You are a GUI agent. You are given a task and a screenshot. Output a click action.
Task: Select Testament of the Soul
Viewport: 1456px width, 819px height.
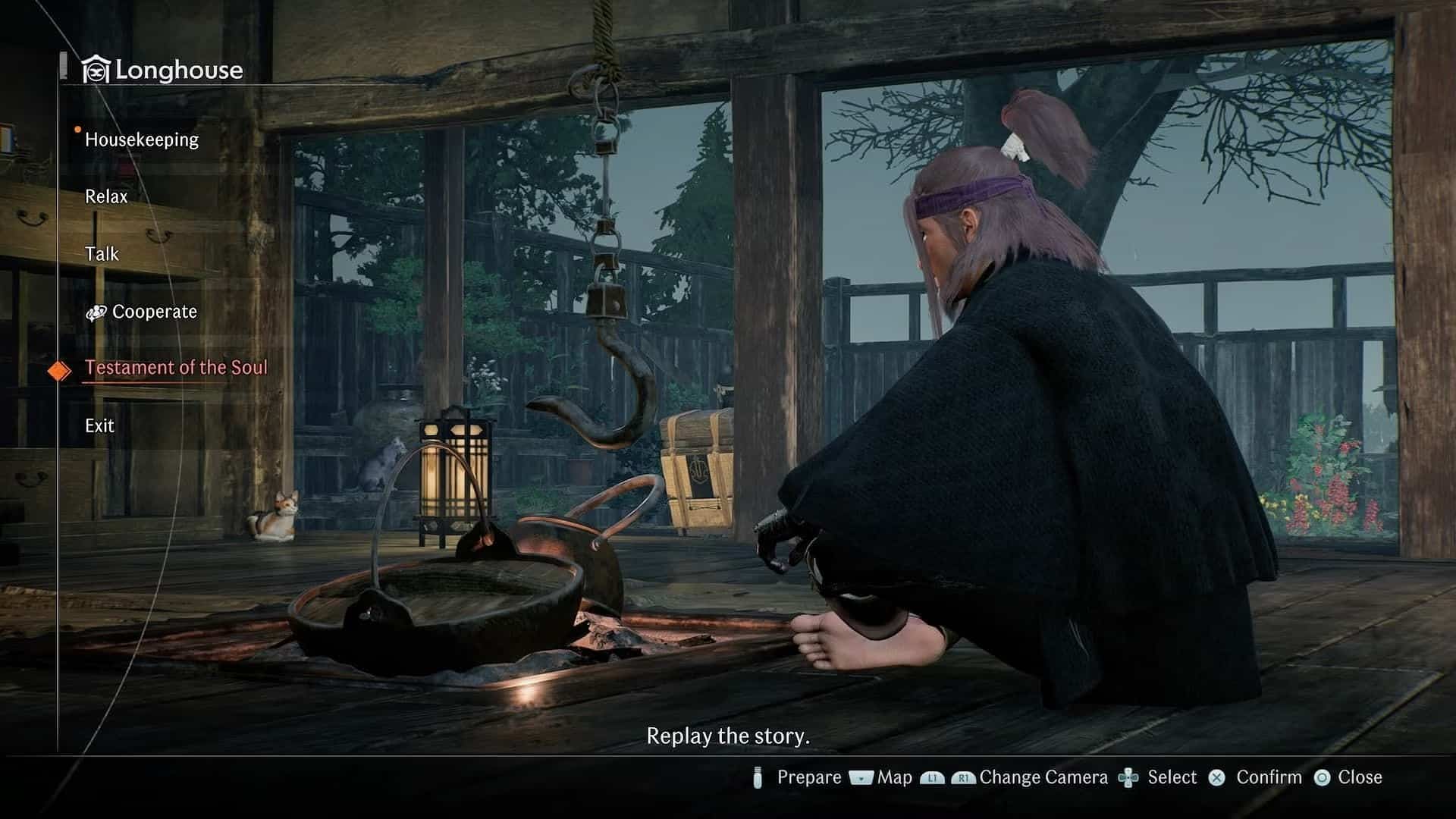click(x=177, y=367)
